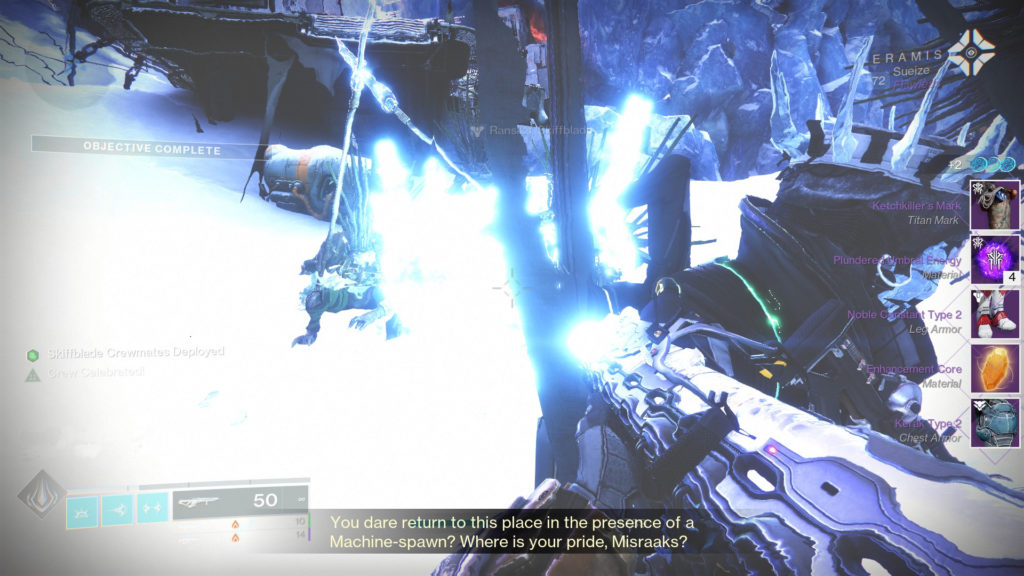Select the Kerak Type 2 chest armor icon

[x=994, y=423]
